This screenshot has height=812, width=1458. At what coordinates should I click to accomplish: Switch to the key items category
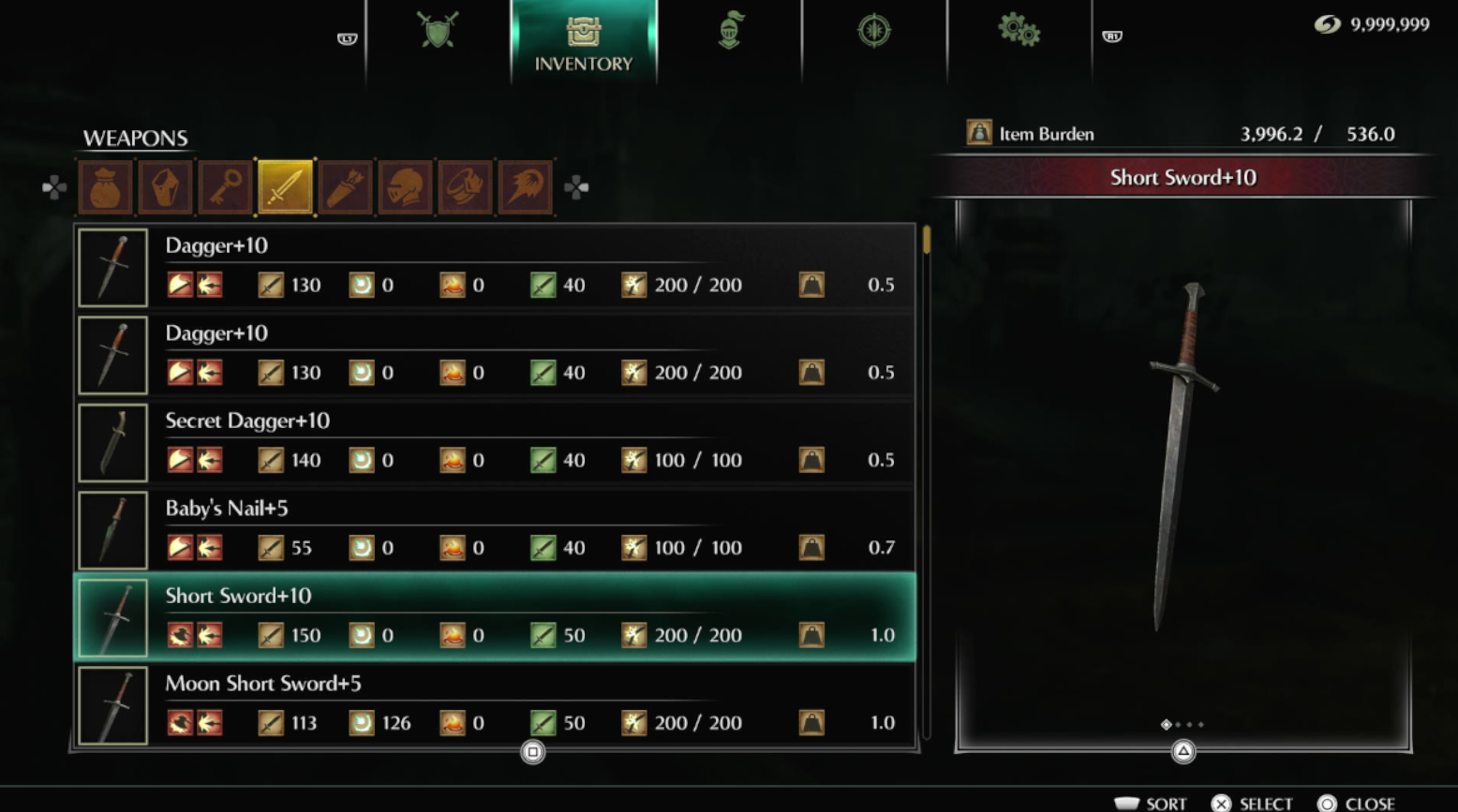point(225,187)
